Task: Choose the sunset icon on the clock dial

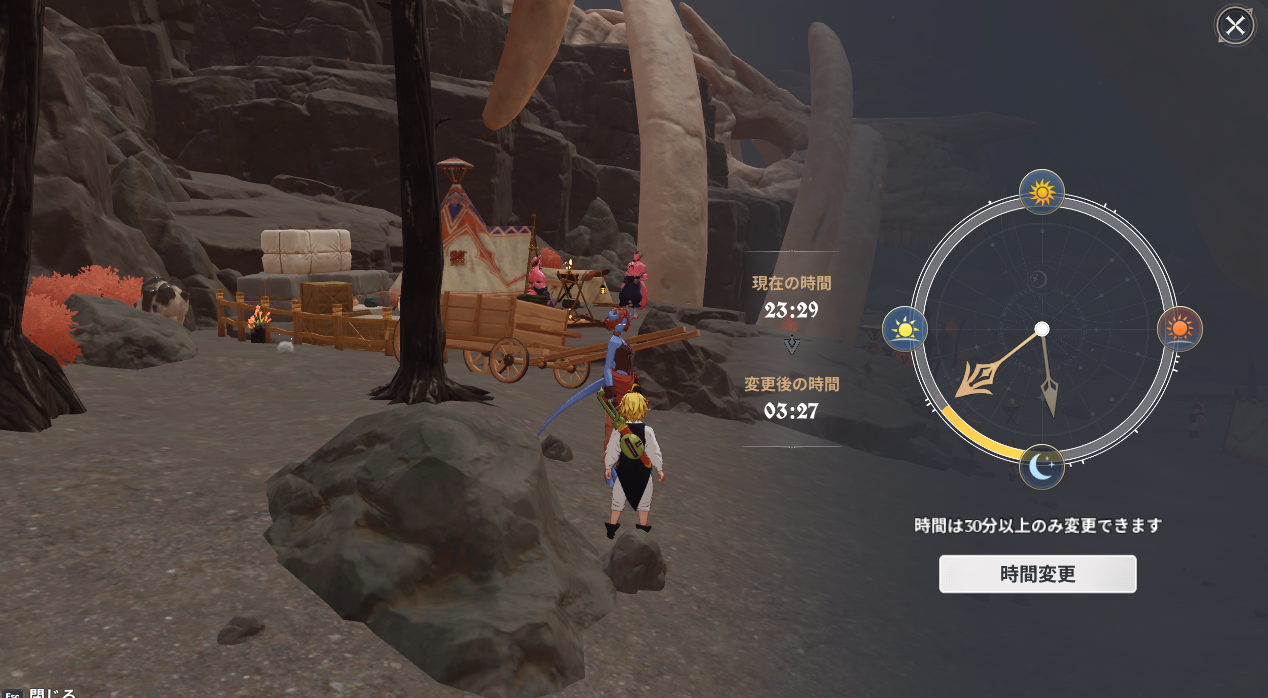Action: pos(1180,328)
